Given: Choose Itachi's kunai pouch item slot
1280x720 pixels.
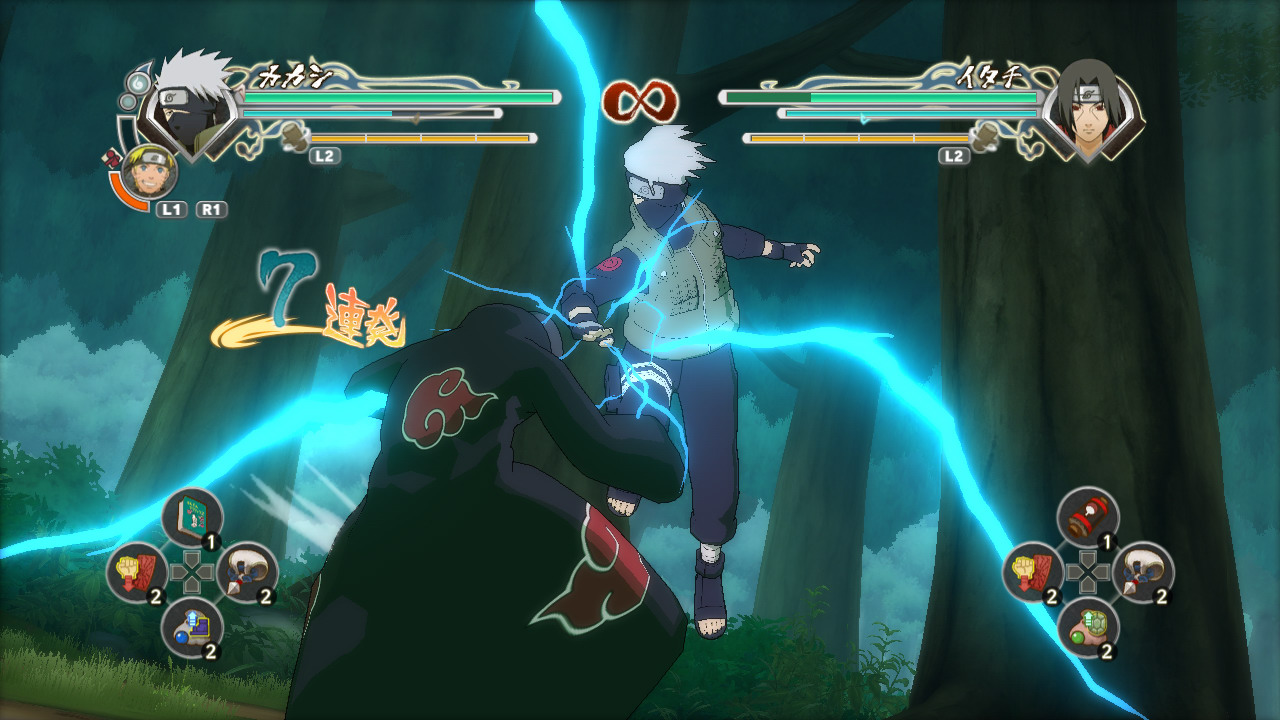Looking at the screenshot, I should click(1143, 572).
